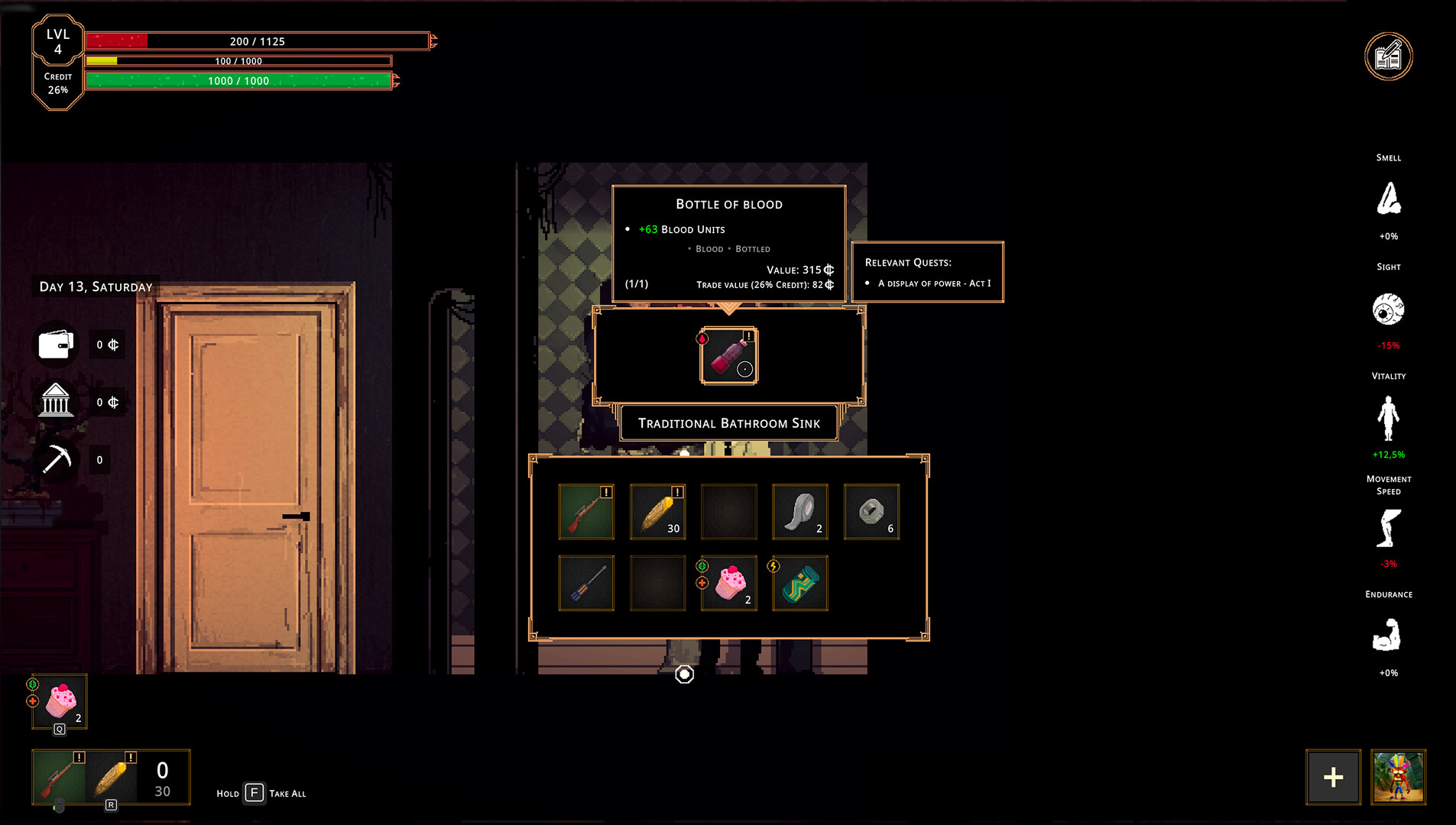Open the journal icon in top right corner
Viewport: 1456px width, 825px height.
[x=1389, y=55]
